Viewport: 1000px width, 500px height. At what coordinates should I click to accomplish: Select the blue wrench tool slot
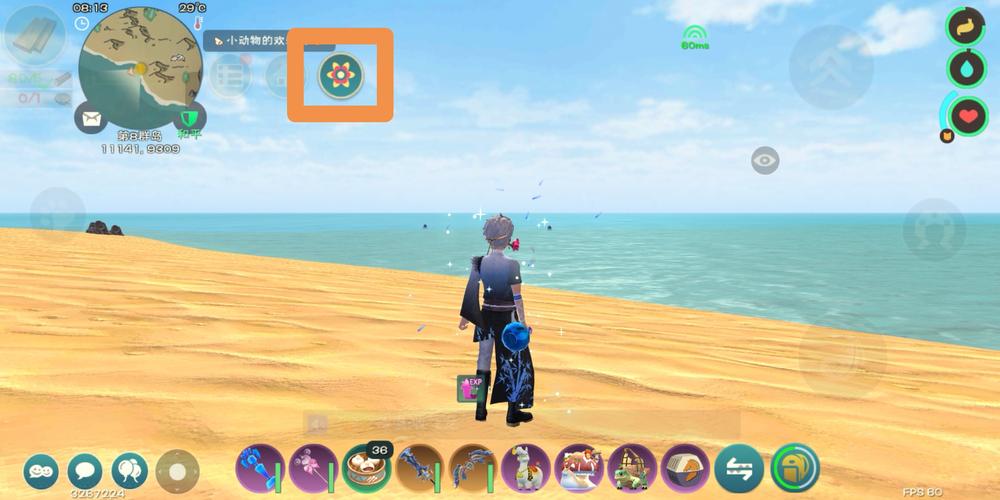point(260,467)
